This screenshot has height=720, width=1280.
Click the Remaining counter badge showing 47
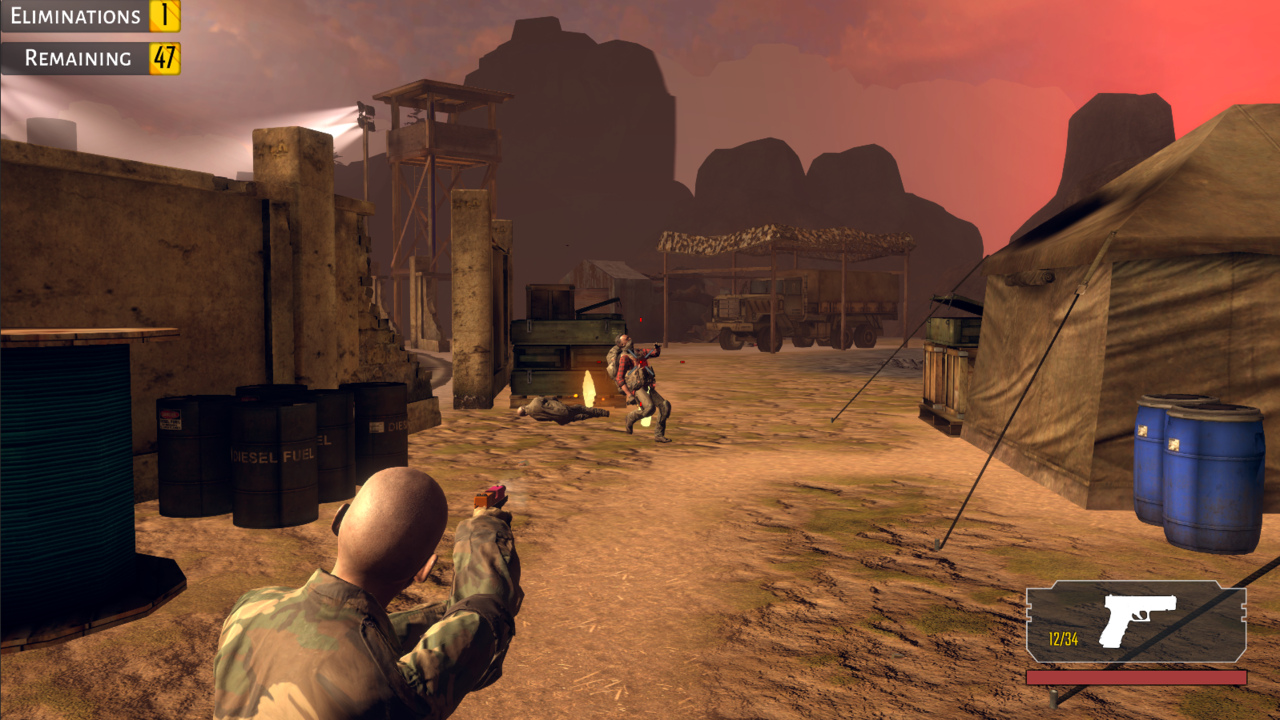[163, 57]
